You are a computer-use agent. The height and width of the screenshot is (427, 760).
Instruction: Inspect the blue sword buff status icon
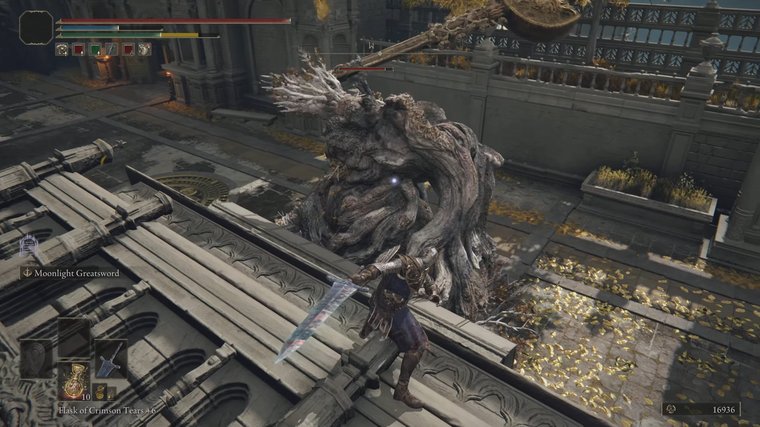pos(111,49)
